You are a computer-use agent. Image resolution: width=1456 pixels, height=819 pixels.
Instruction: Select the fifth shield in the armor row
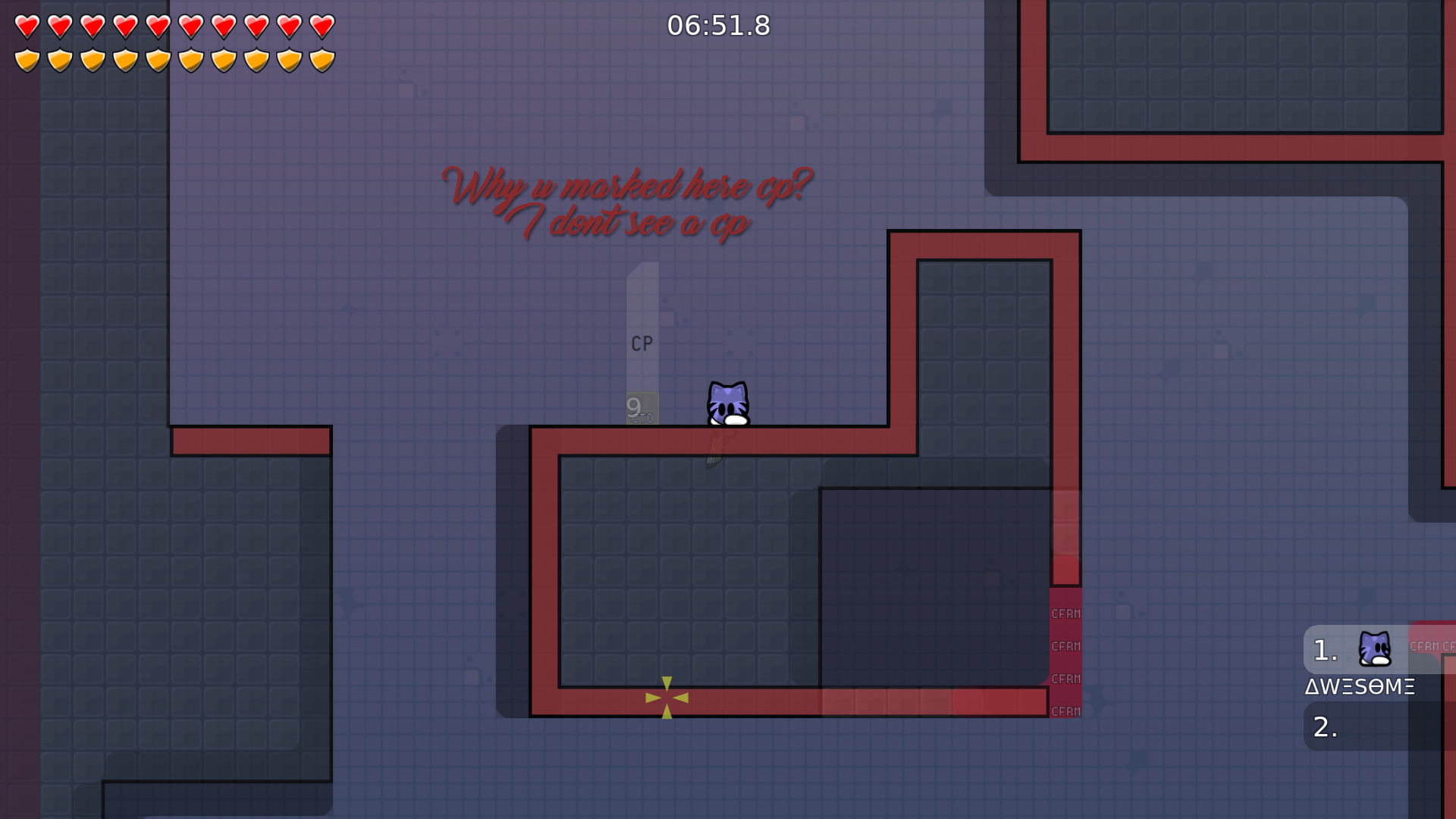(x=157, y=59)
